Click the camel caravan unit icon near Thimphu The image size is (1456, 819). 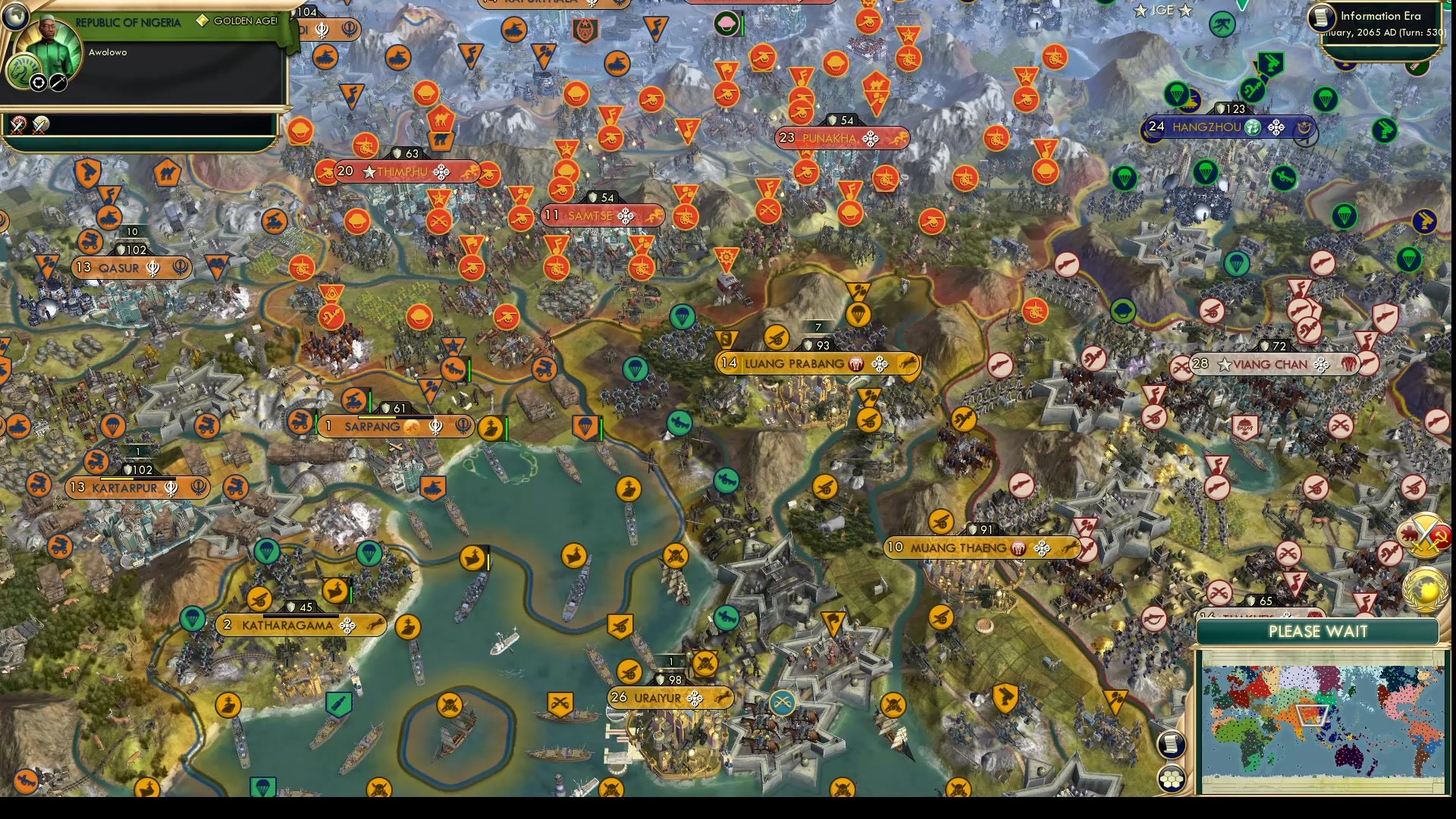pyautogui.click(x=441, y=119)
